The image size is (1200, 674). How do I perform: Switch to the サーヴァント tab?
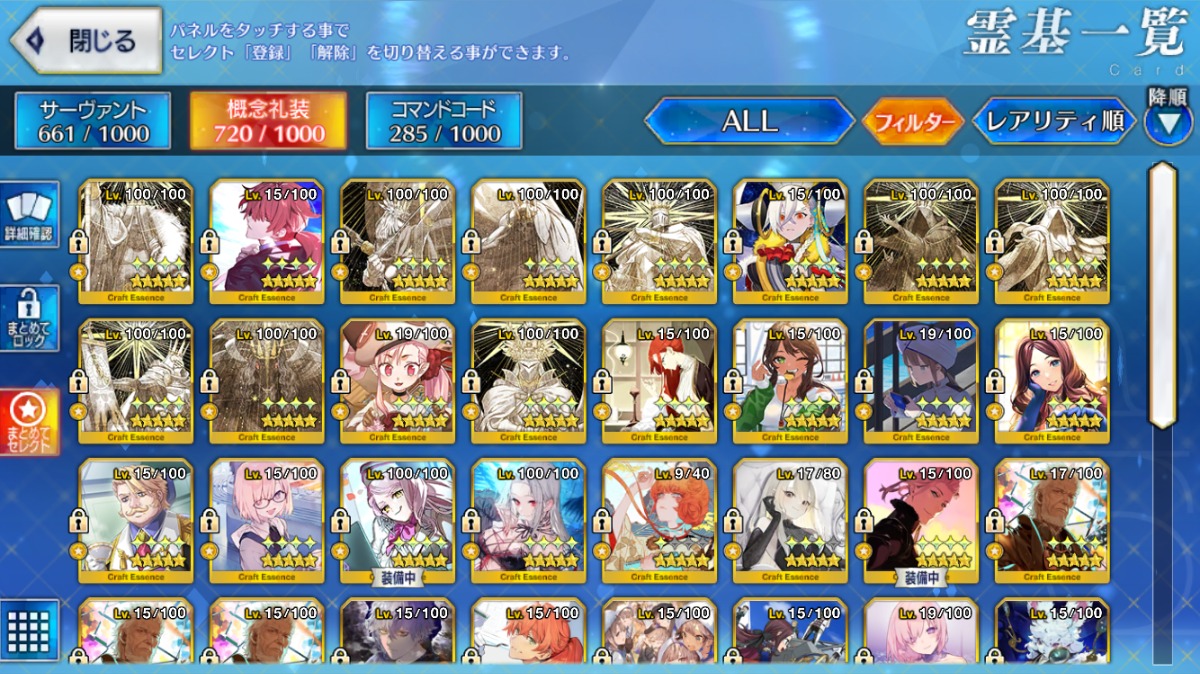click(x=93, y=121)
